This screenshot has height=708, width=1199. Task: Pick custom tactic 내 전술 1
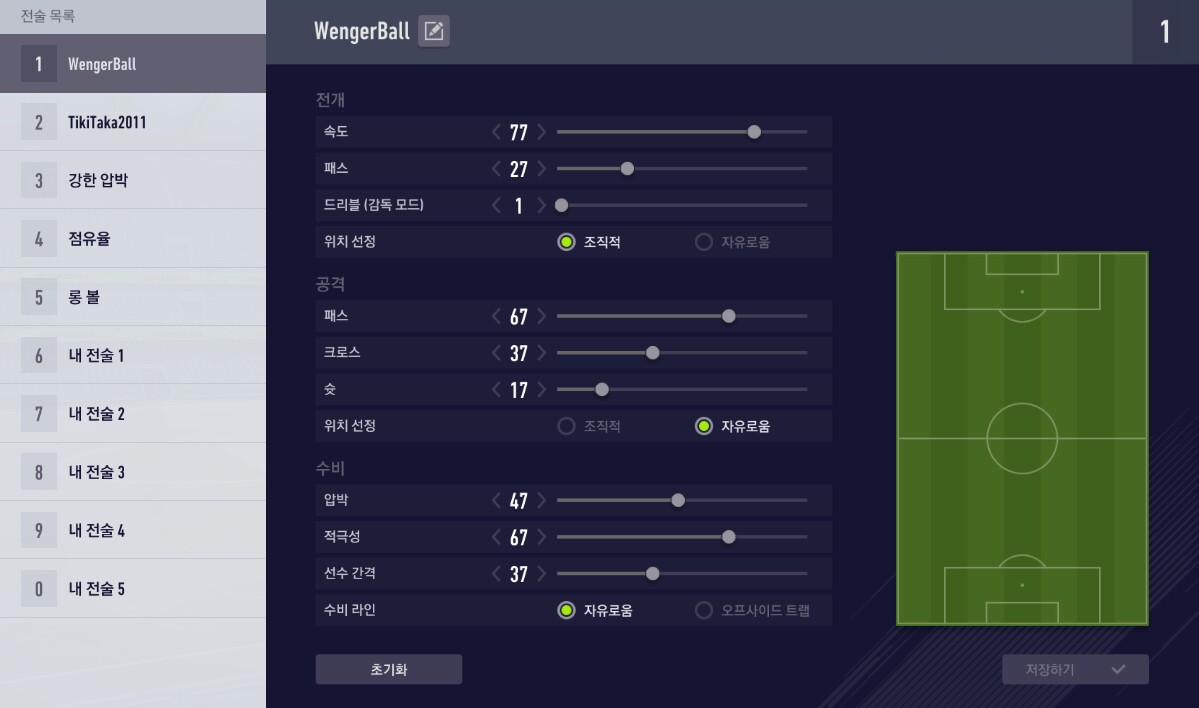coord(133,355)
